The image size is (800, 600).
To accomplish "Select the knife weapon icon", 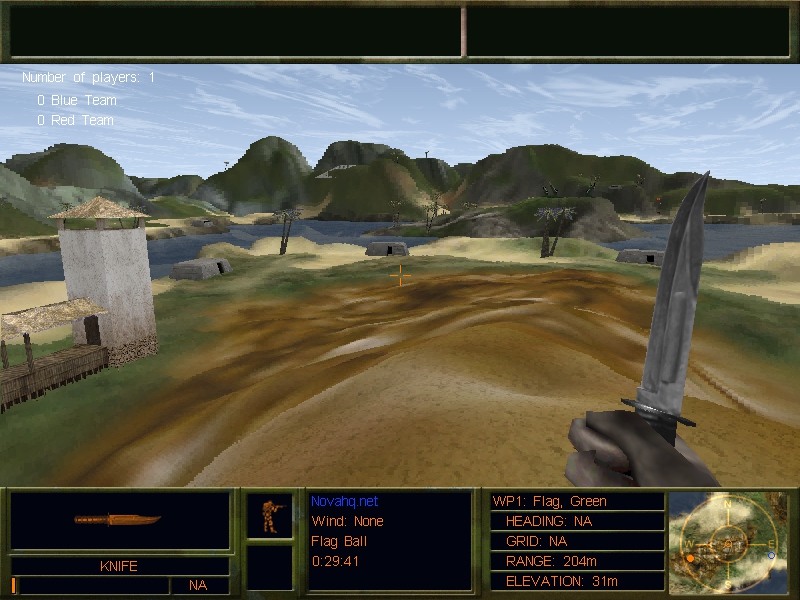I will click(x=118, y=520).
